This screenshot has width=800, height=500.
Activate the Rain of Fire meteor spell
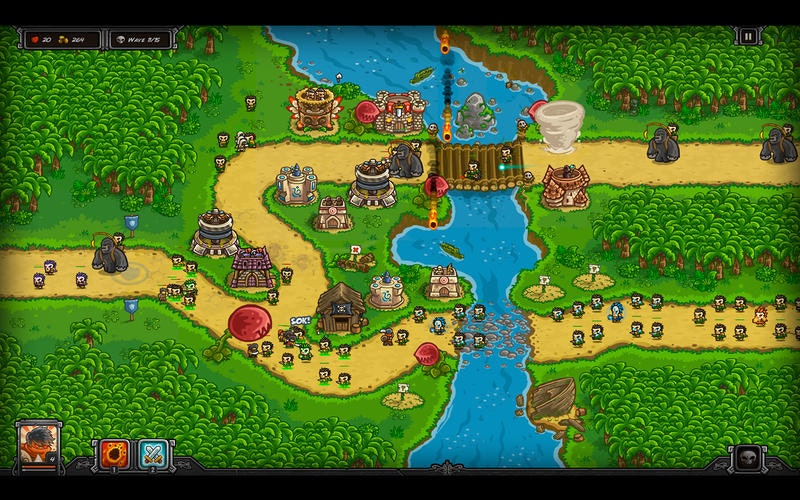[112, 455]
